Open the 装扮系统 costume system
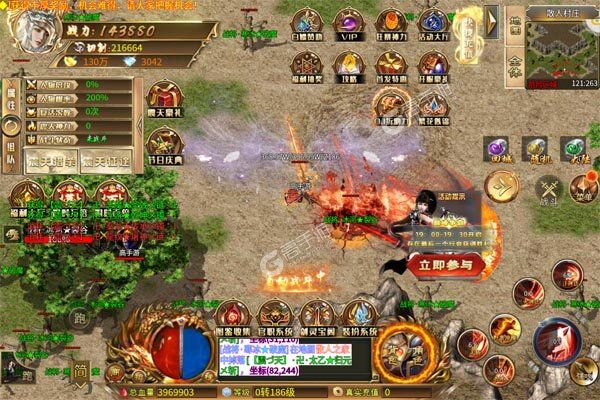The height and width of the screenshot is (400, 600). 358,317
